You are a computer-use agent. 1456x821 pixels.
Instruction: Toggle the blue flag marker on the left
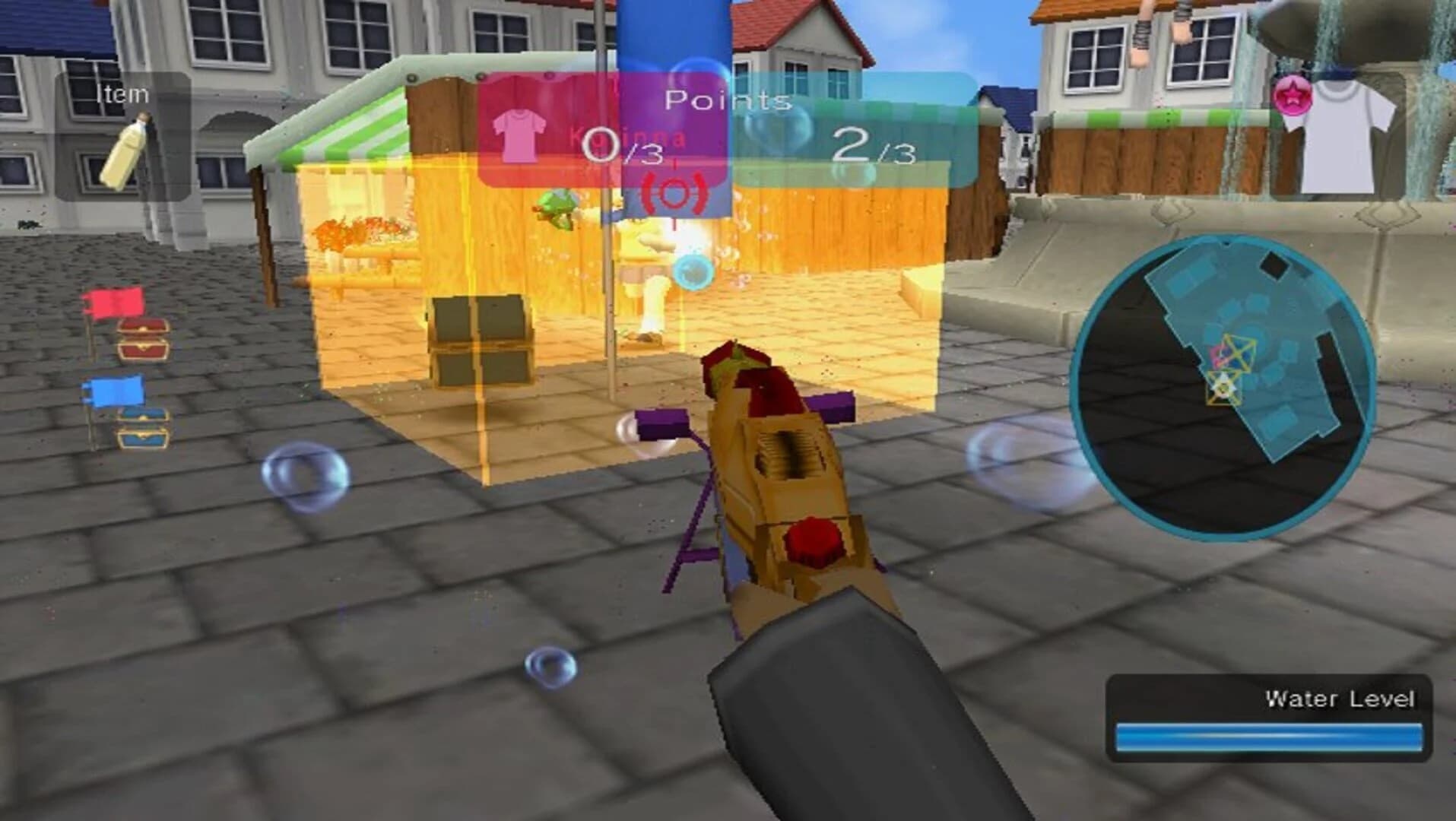[114, 391]
